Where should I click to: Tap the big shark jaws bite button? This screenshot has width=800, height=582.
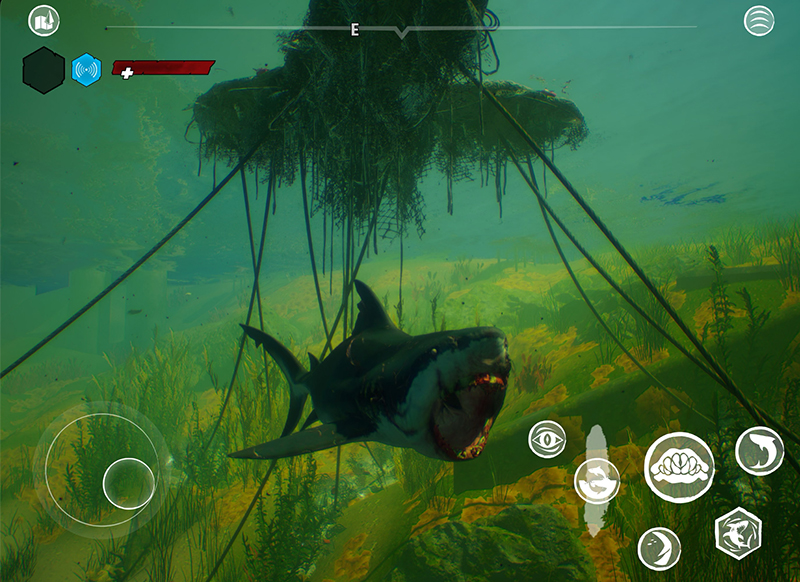pyautogui.click(x=679, y=467)
